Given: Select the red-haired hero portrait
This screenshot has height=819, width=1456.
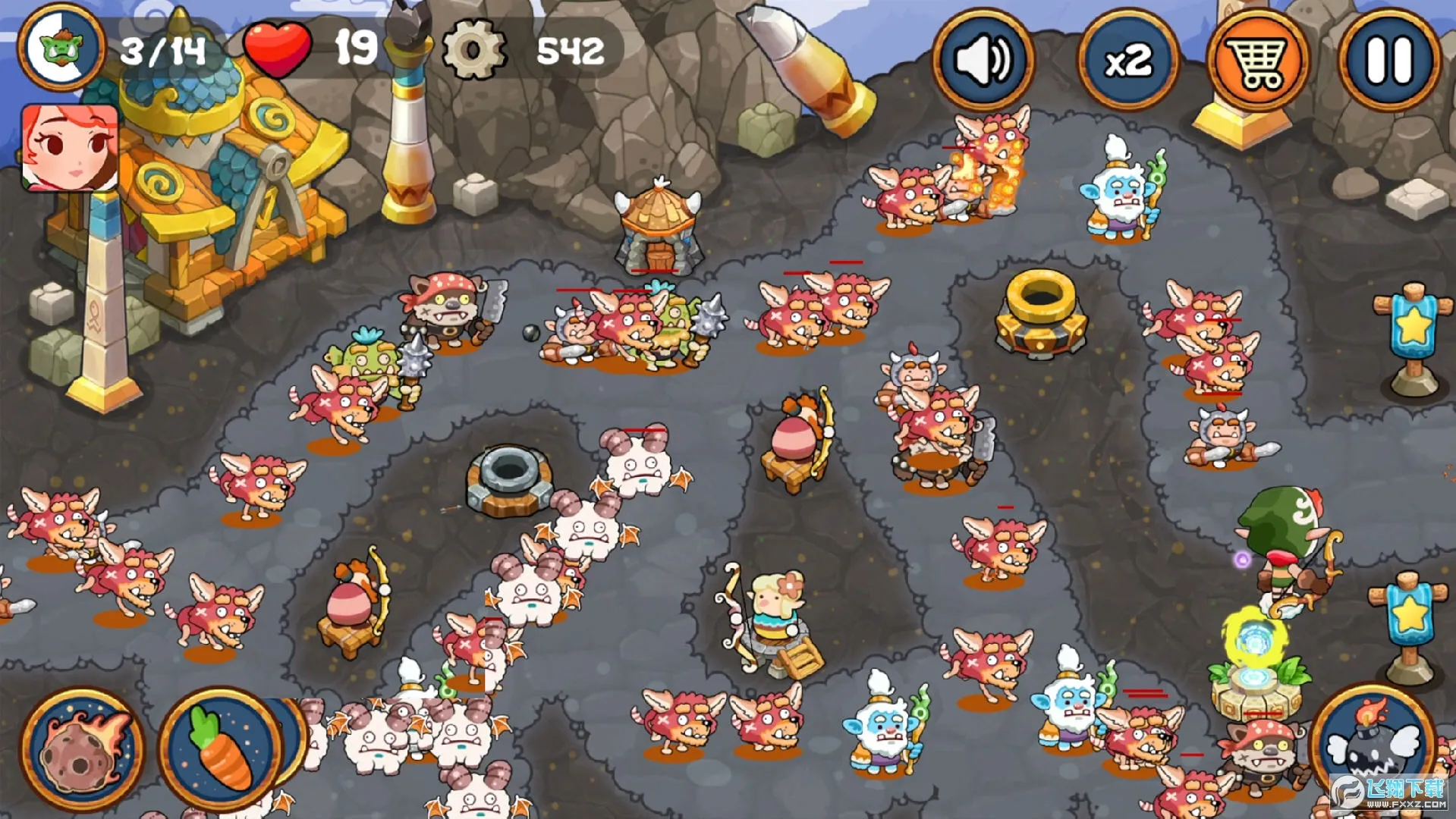Looking at the screenshot, I should tap(70, 148).
